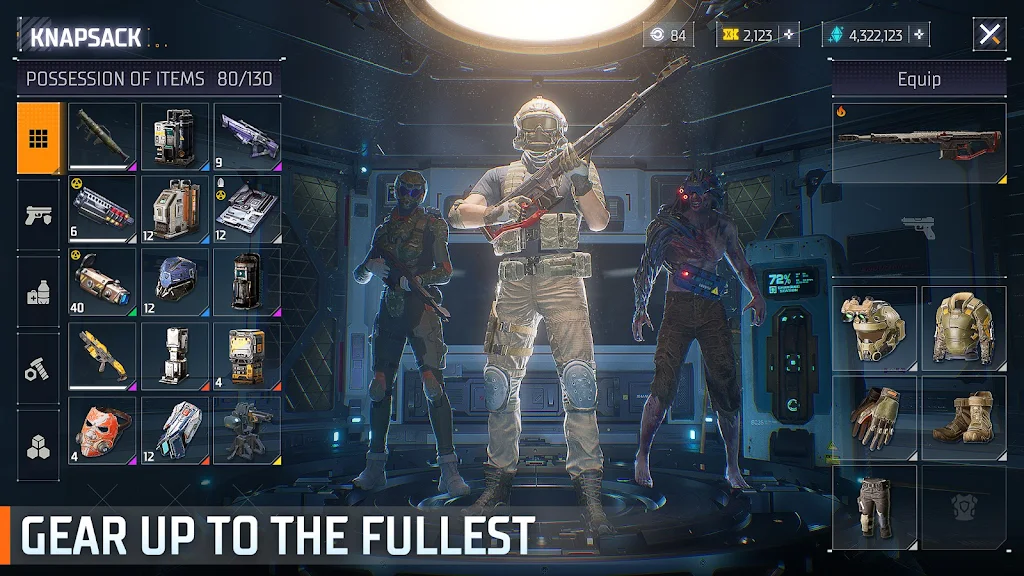Select the equipped tactical gloves slot
Image resolution: width=1024 pixels, height=576 pixels.
coord(874,417)
